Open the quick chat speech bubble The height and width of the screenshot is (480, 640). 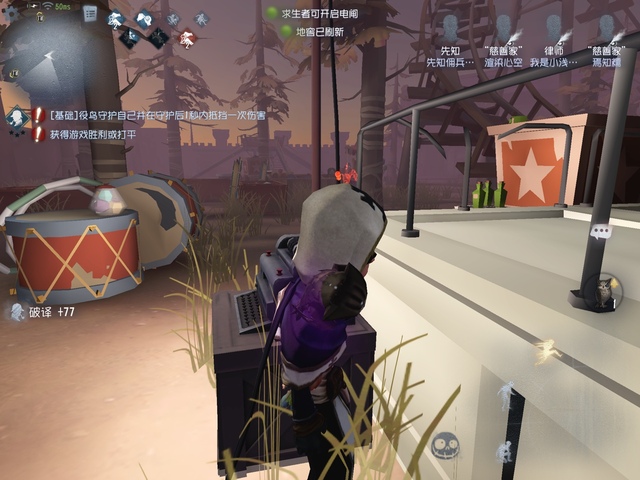click(x=600, y=232)
